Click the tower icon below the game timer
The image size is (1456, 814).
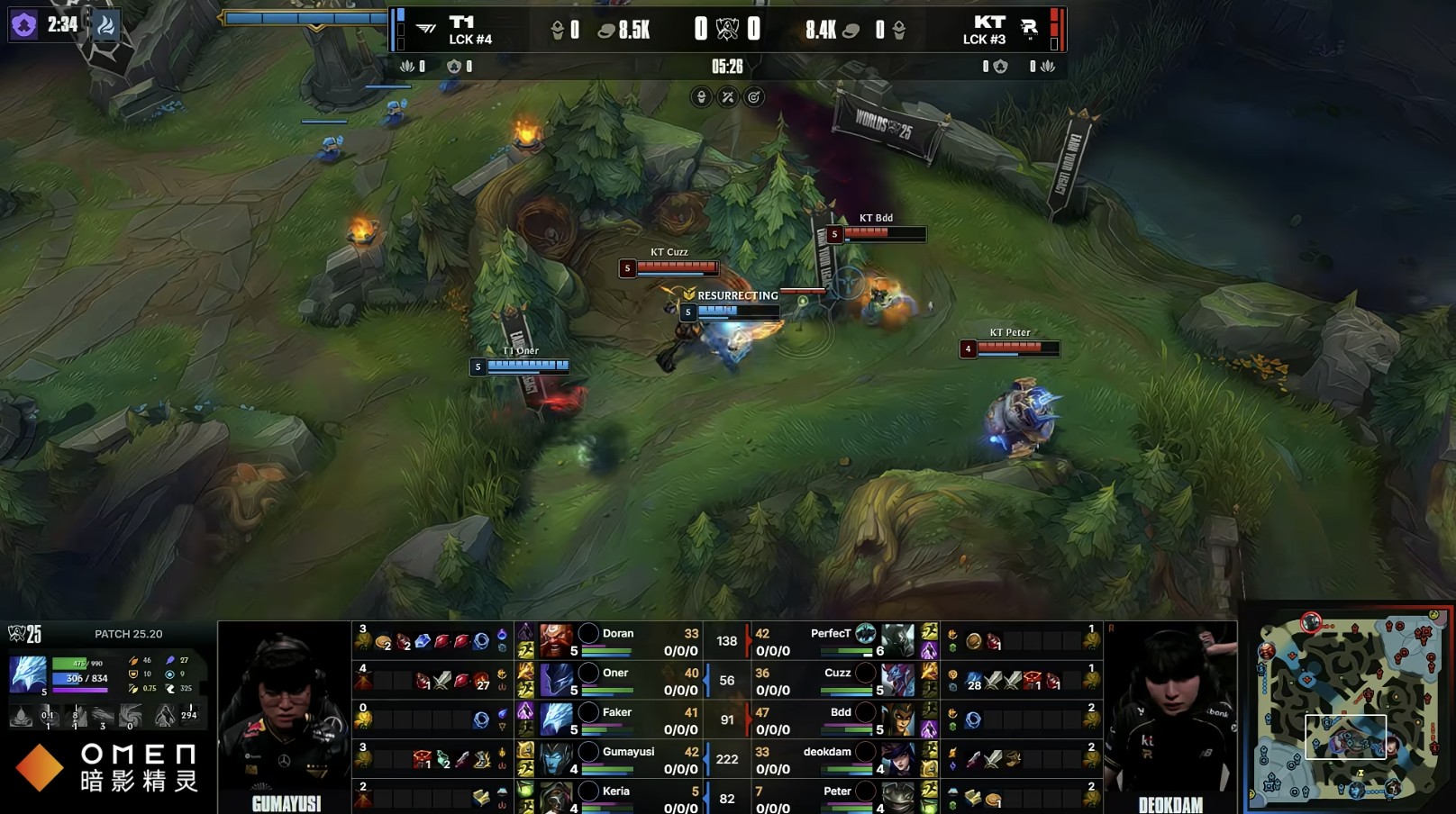pyautogui.click(x=701, y=97)
